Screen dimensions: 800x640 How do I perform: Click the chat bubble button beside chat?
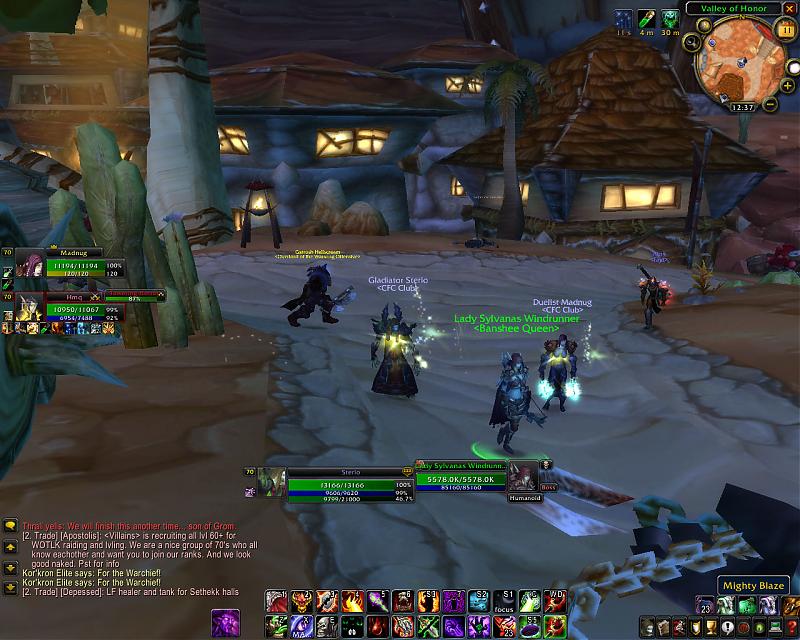(x=9, y=524)
